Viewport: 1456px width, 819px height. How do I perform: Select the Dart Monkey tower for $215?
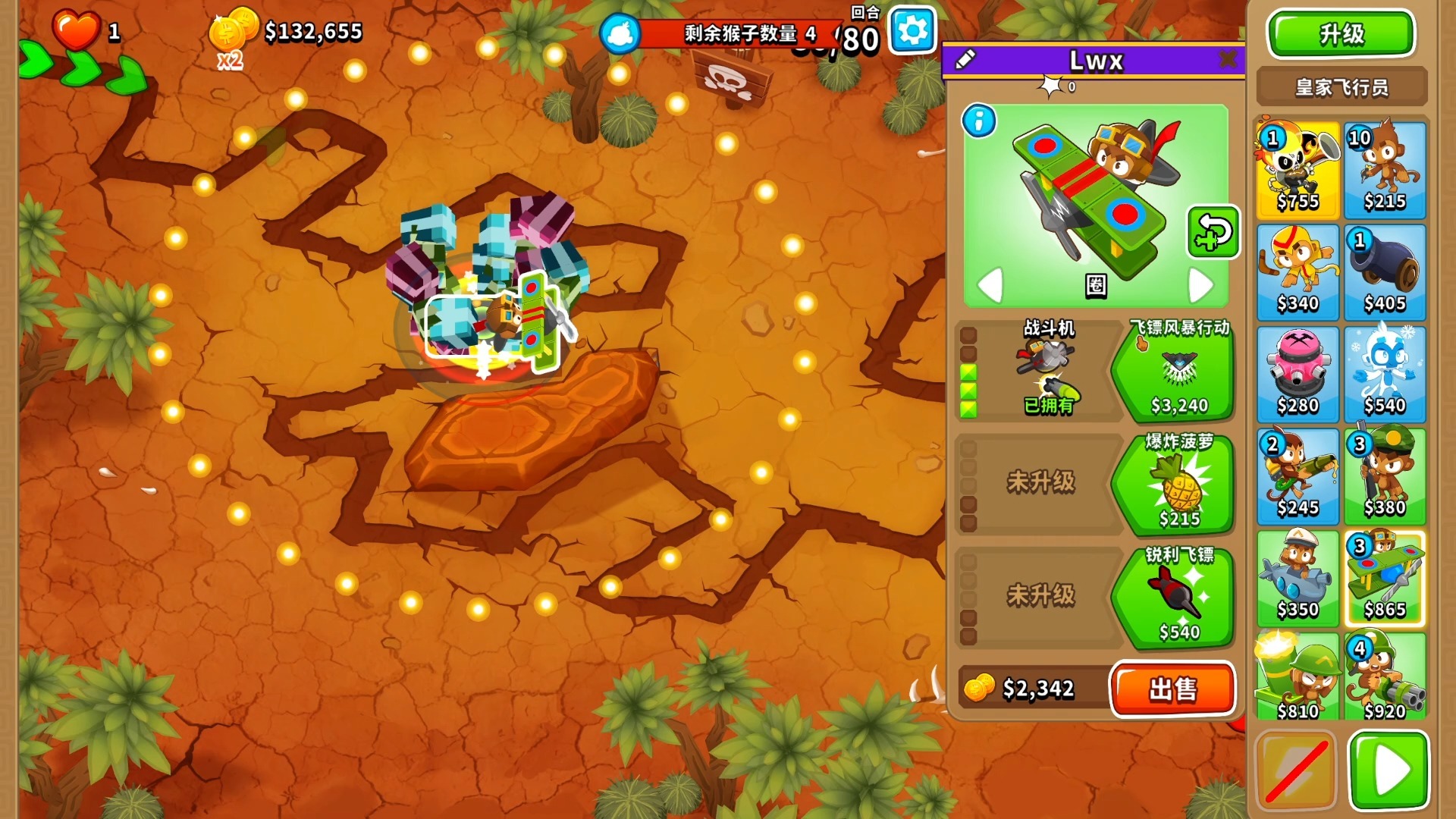(1385, 170)
